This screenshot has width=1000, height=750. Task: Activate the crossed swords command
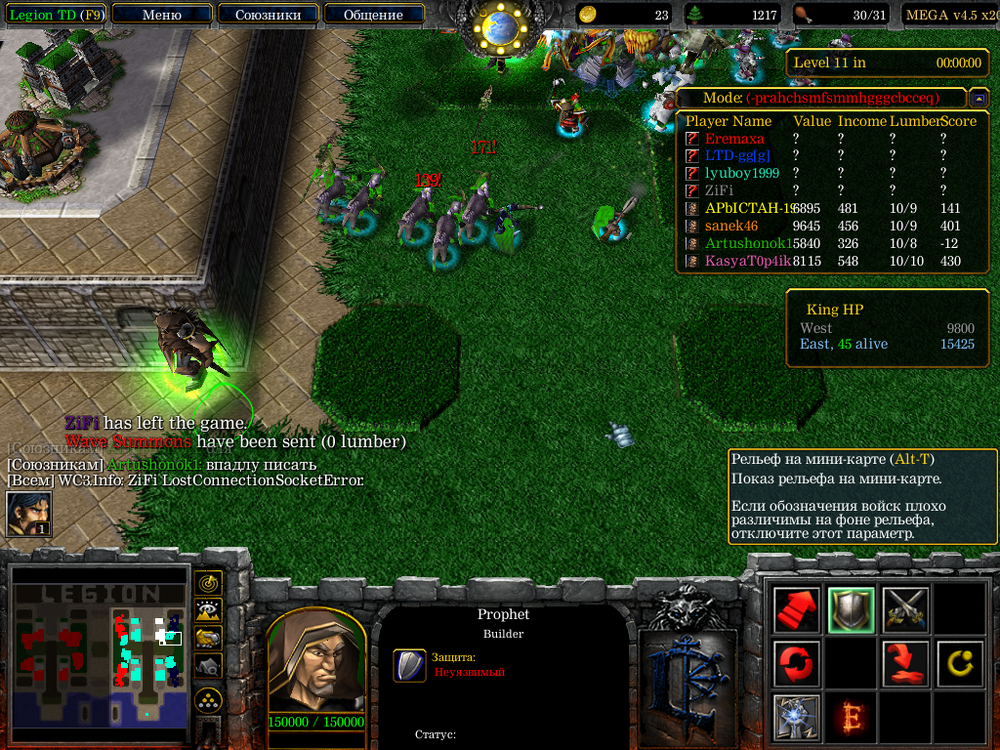click(x=905, y=609)
